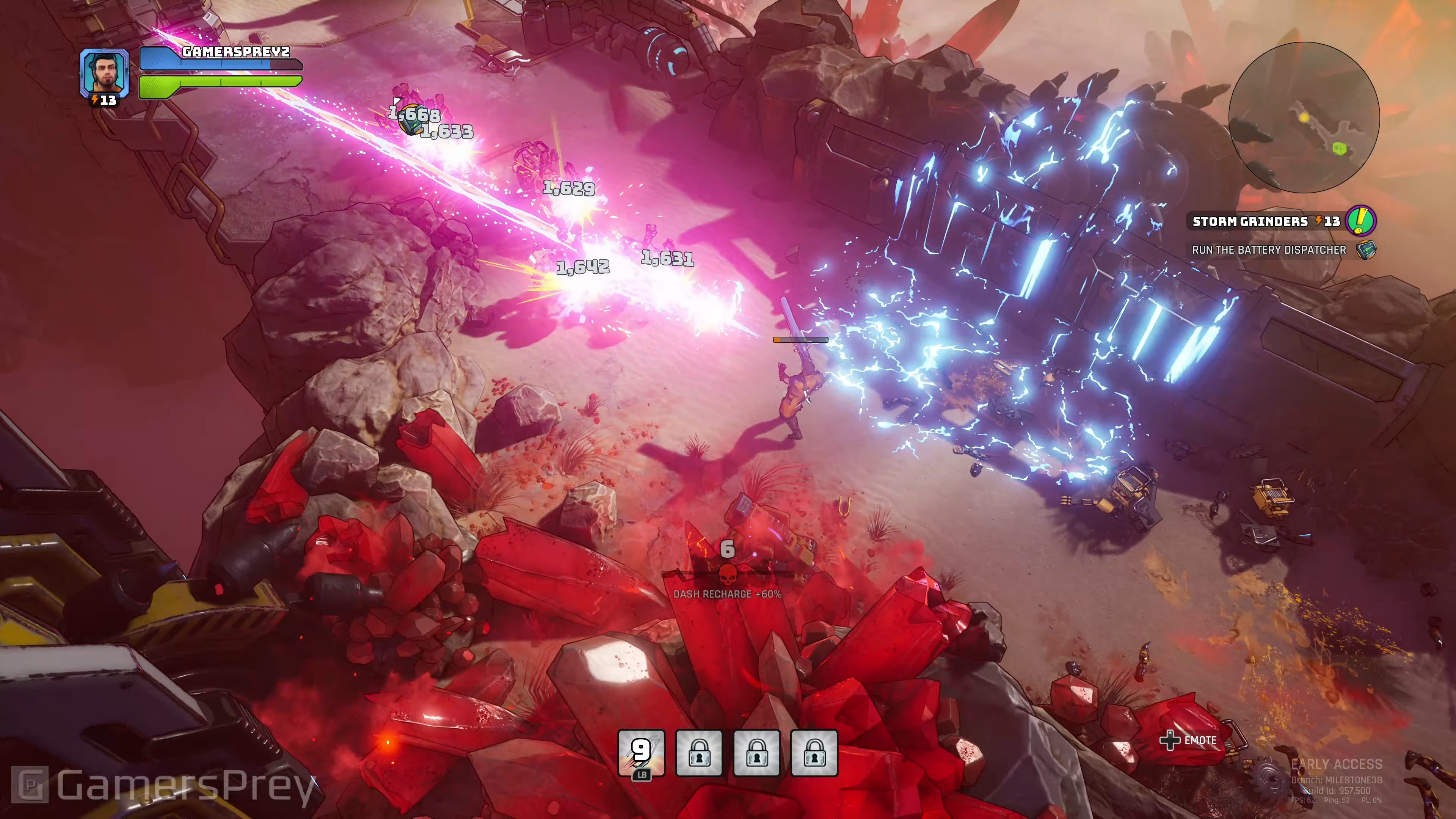The width and height of the screenshot is (1456, 819).
Task: Open the circular minimap
Action: (1304, 118)
